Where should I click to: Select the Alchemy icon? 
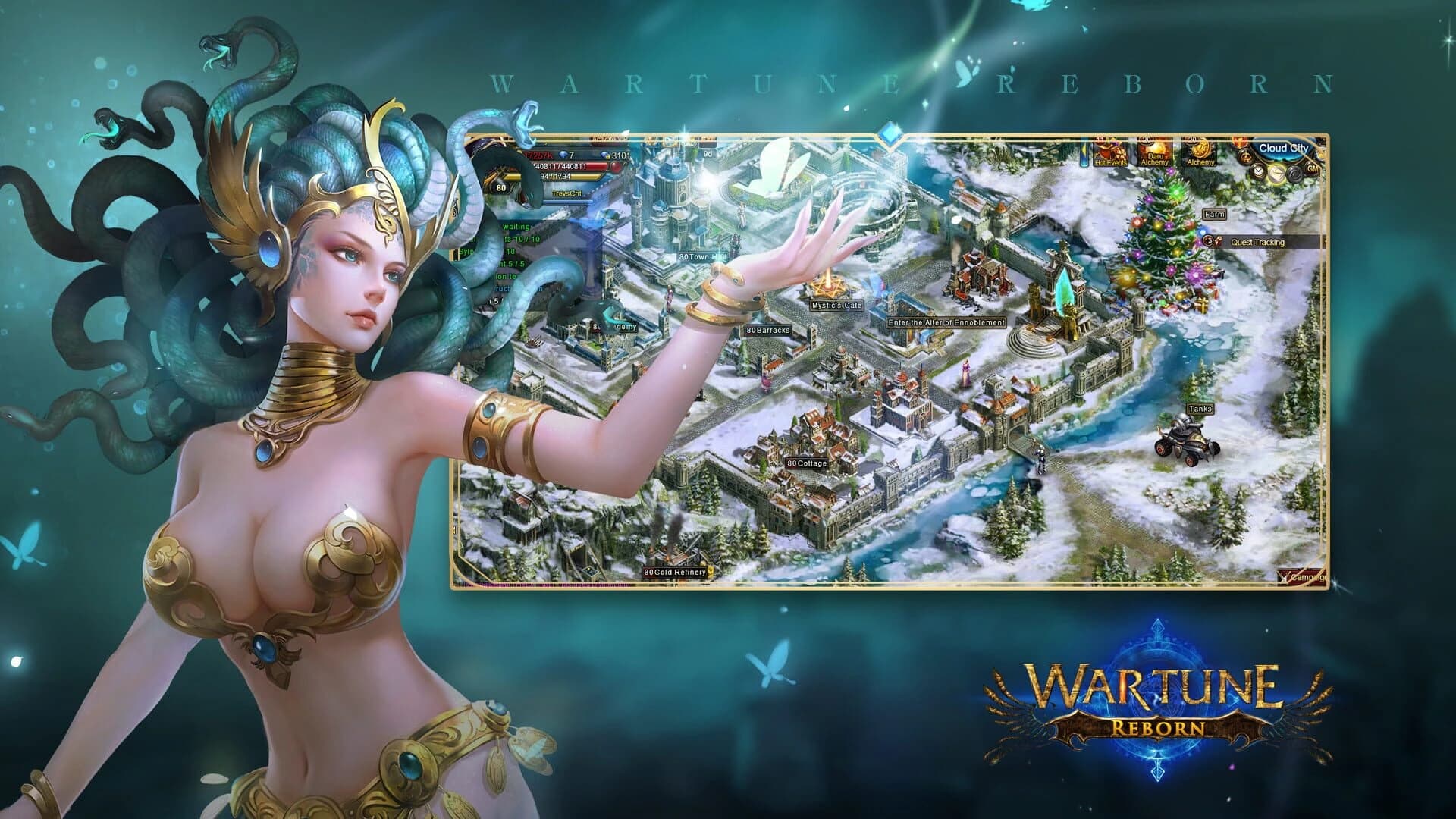[1199, 150]
